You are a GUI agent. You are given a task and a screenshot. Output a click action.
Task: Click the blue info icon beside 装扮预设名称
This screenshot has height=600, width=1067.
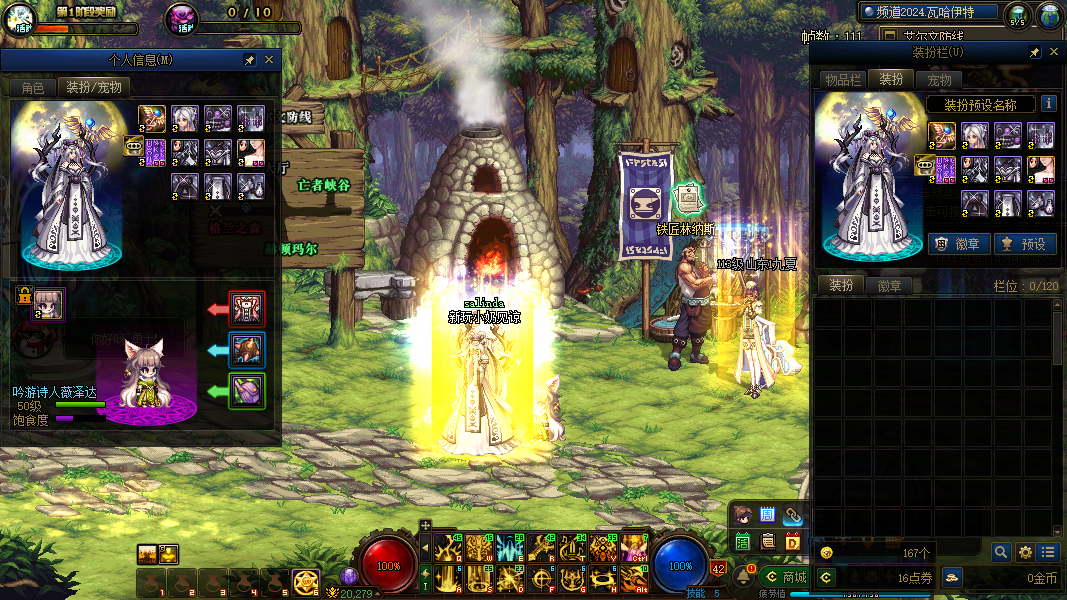coord(1048,103)
